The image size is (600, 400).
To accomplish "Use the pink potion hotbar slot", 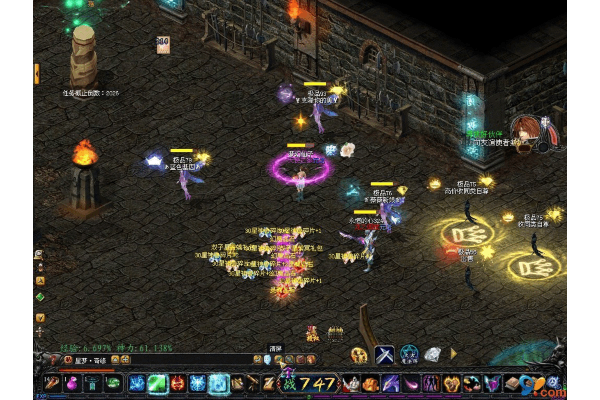I will point(71,383).
